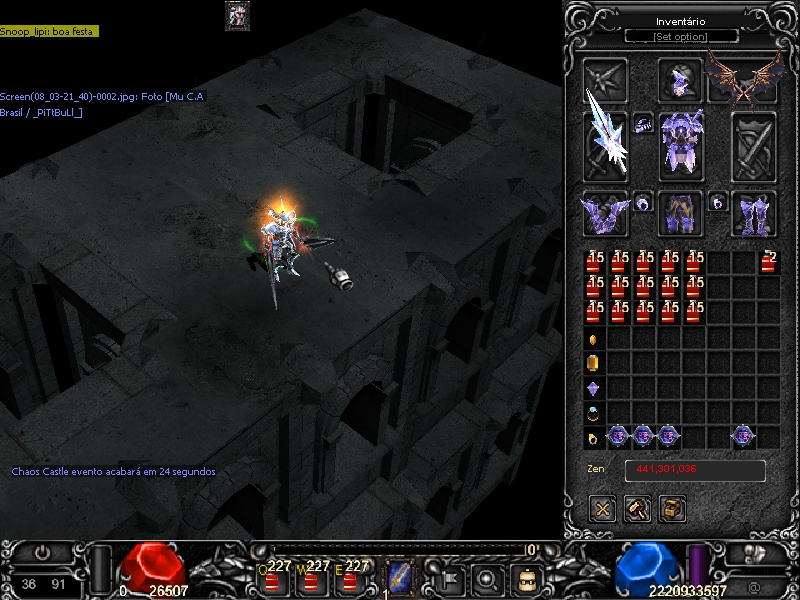Close the inventory with the X button
Screen dimensions: 800x600
[603, 508]
